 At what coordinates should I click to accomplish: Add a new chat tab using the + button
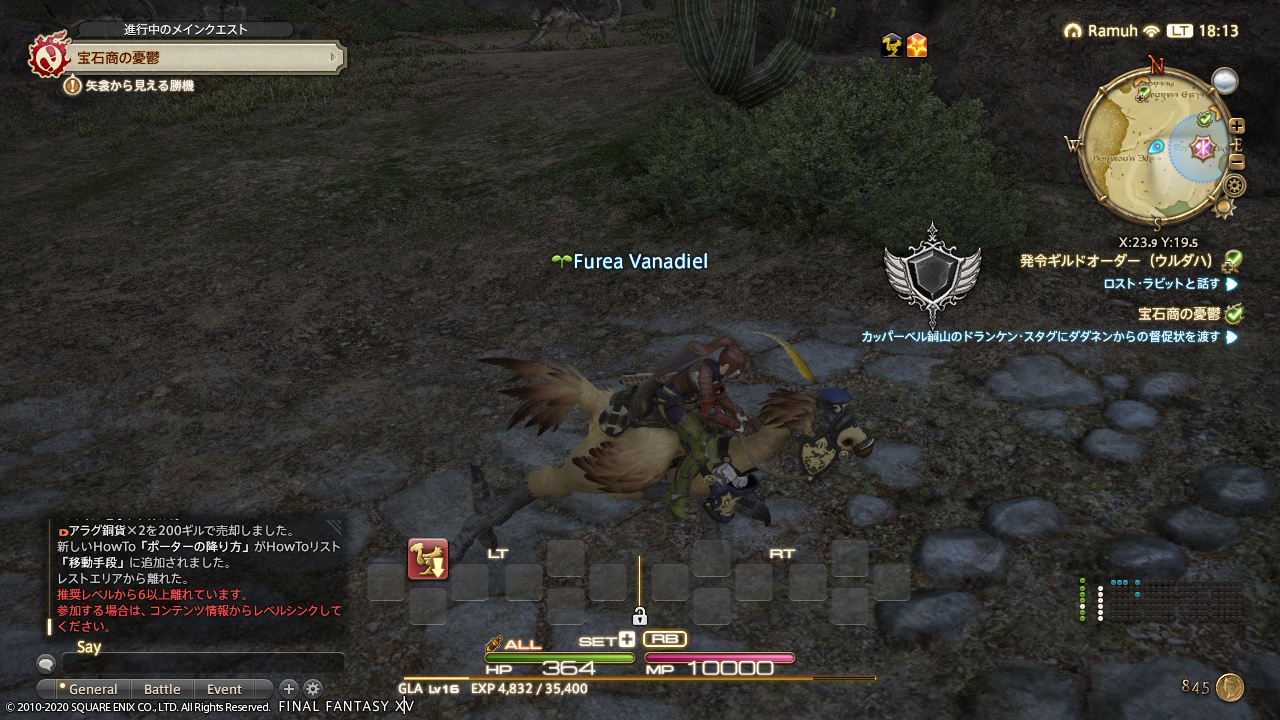click(289, 688)
